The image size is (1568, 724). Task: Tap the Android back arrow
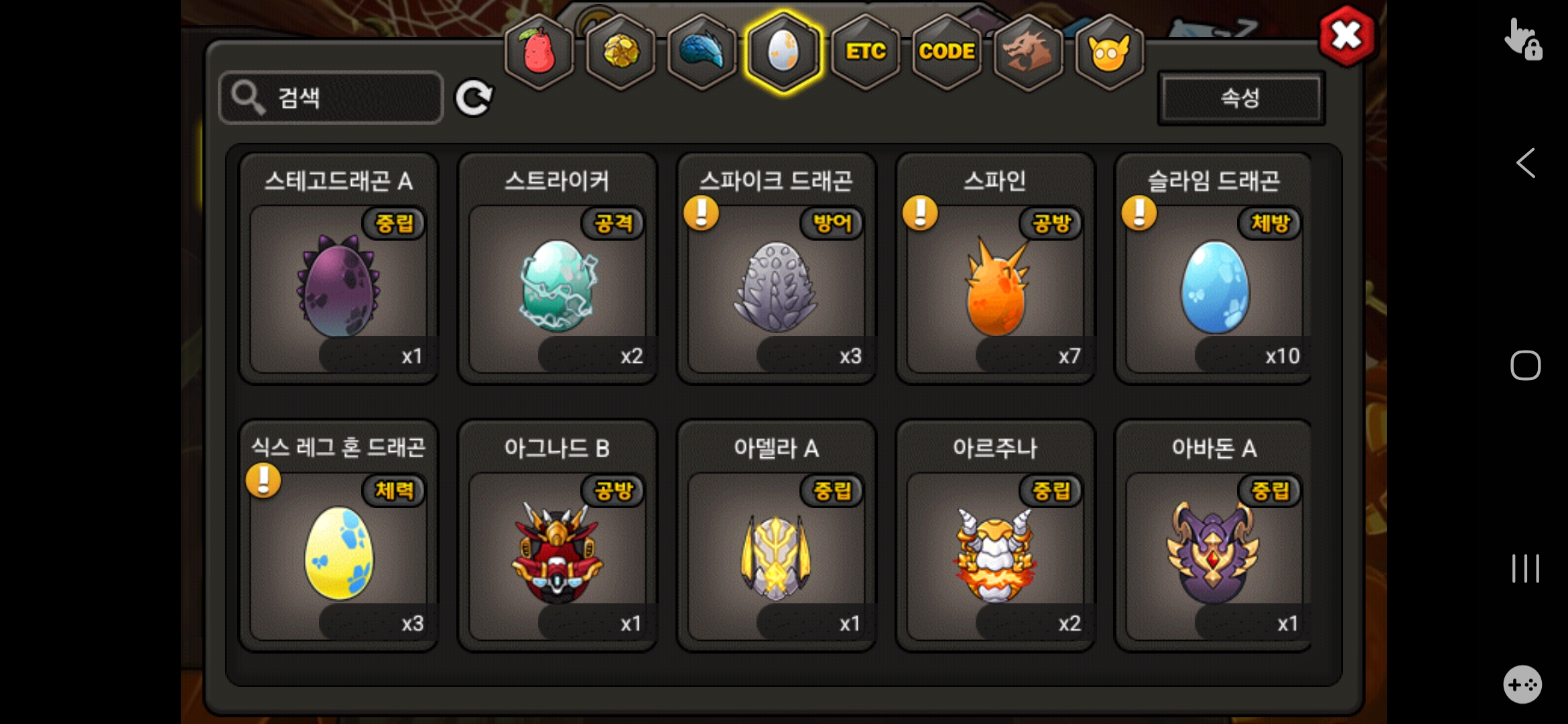click(1525, 163)
